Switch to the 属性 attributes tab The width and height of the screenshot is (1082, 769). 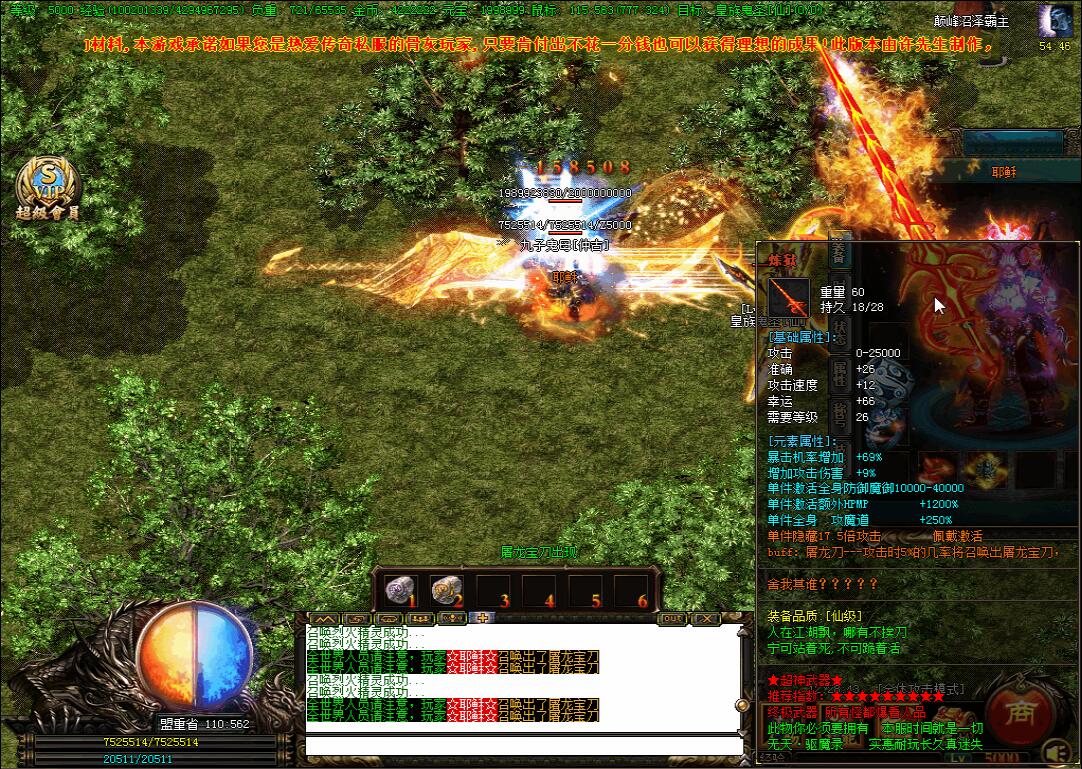(x=840, y=372)
